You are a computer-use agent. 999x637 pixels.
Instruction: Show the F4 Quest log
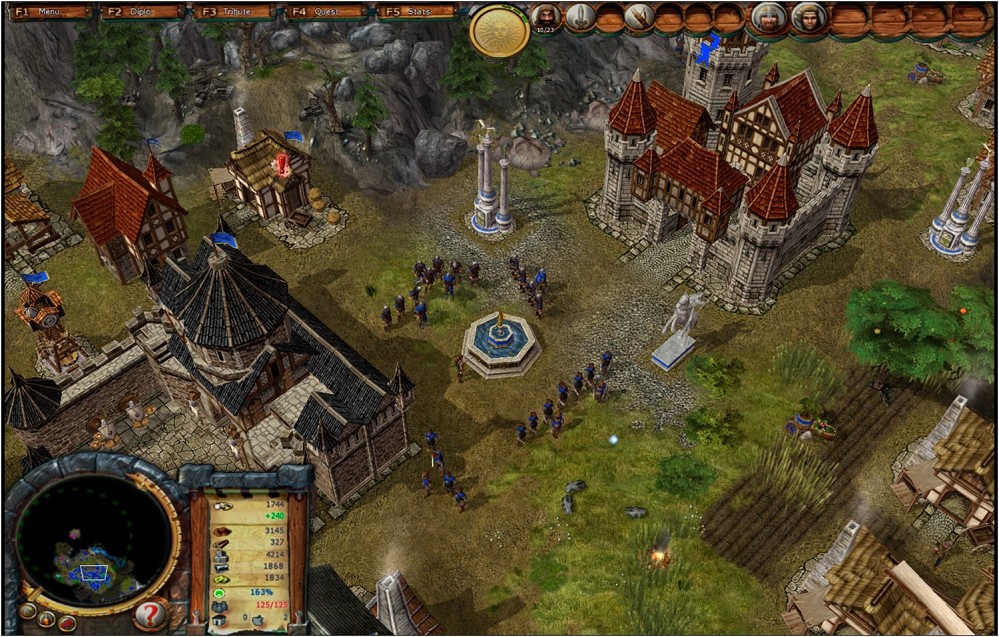coord(324,13)
